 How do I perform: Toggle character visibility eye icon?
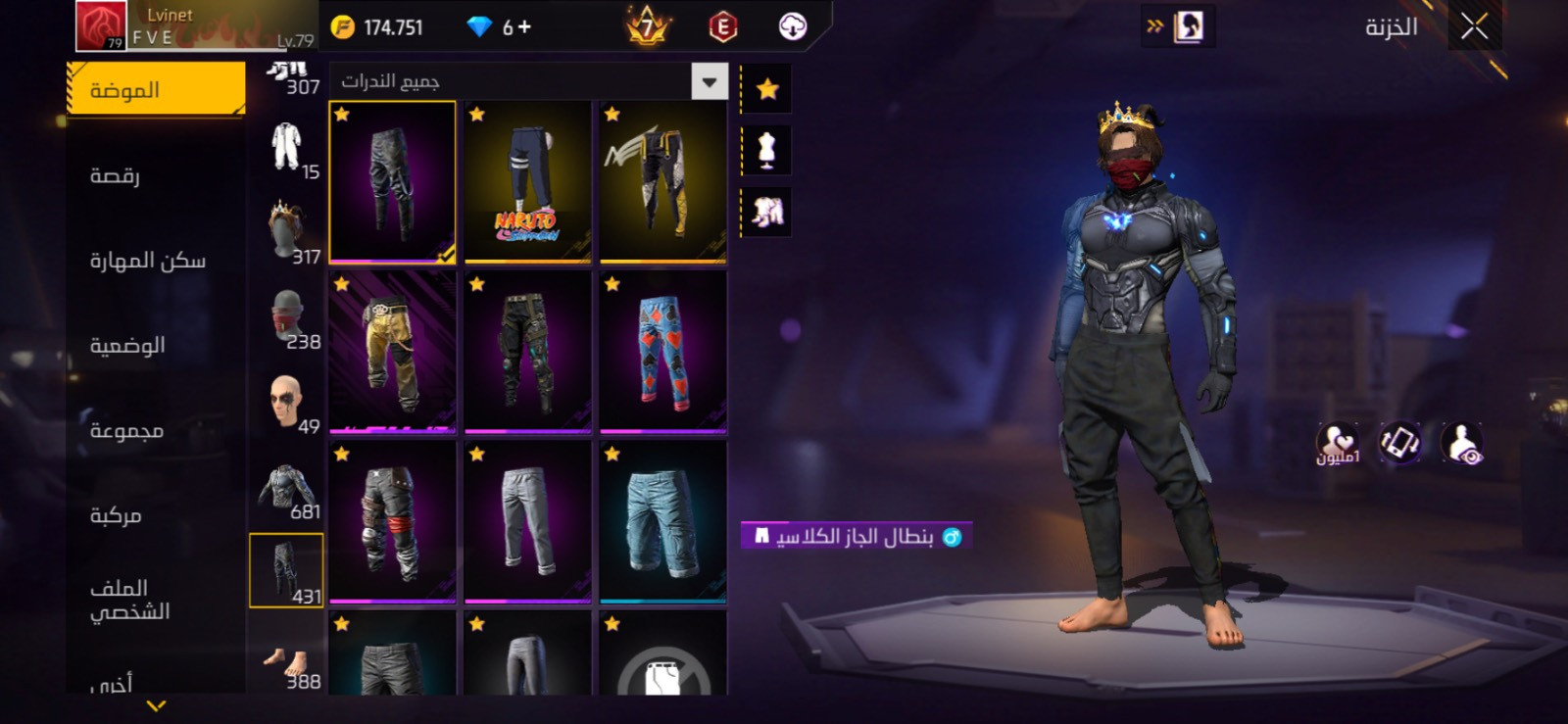pos(1462,444)
